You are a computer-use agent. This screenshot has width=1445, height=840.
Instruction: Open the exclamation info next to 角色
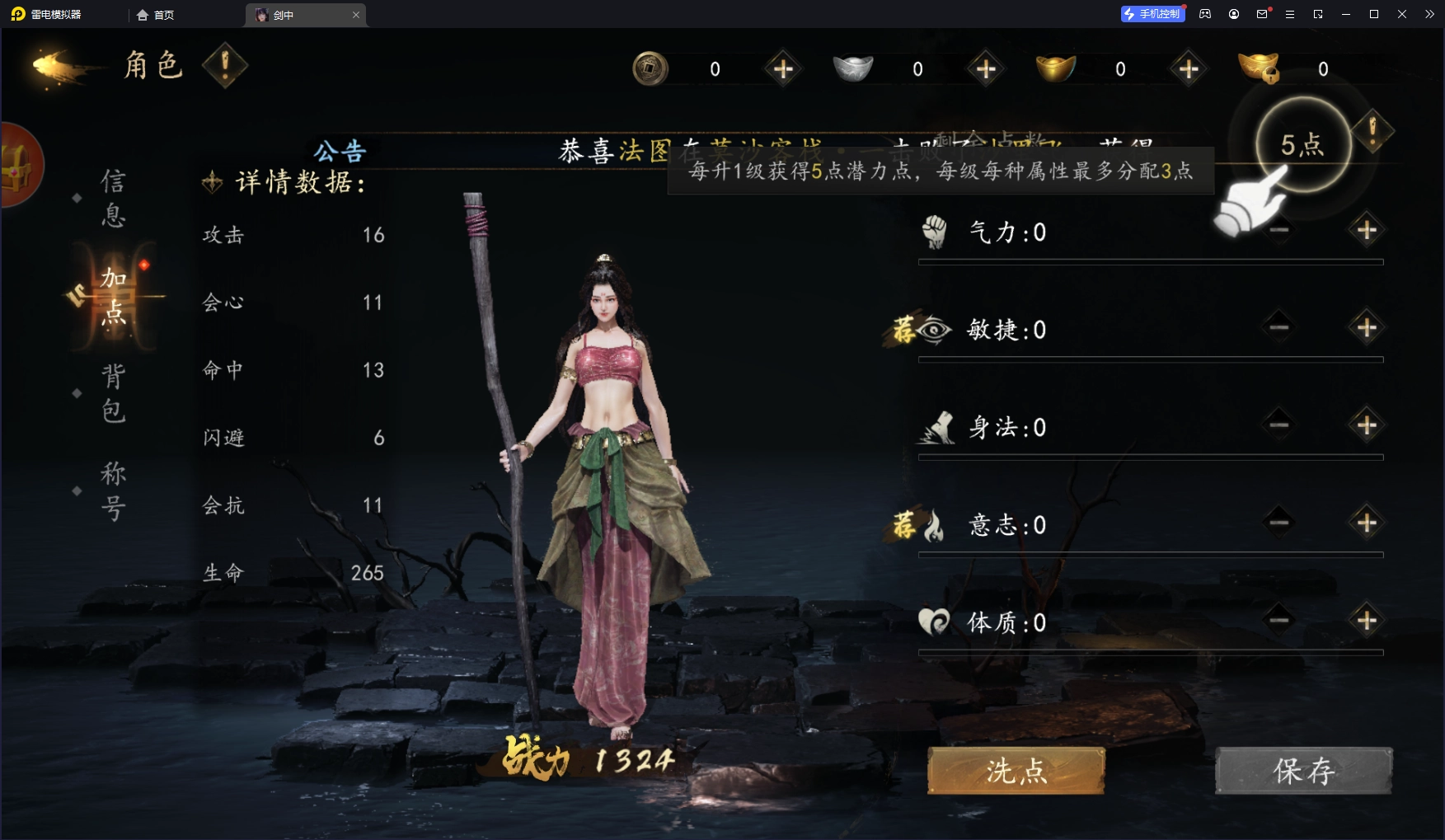224,65
